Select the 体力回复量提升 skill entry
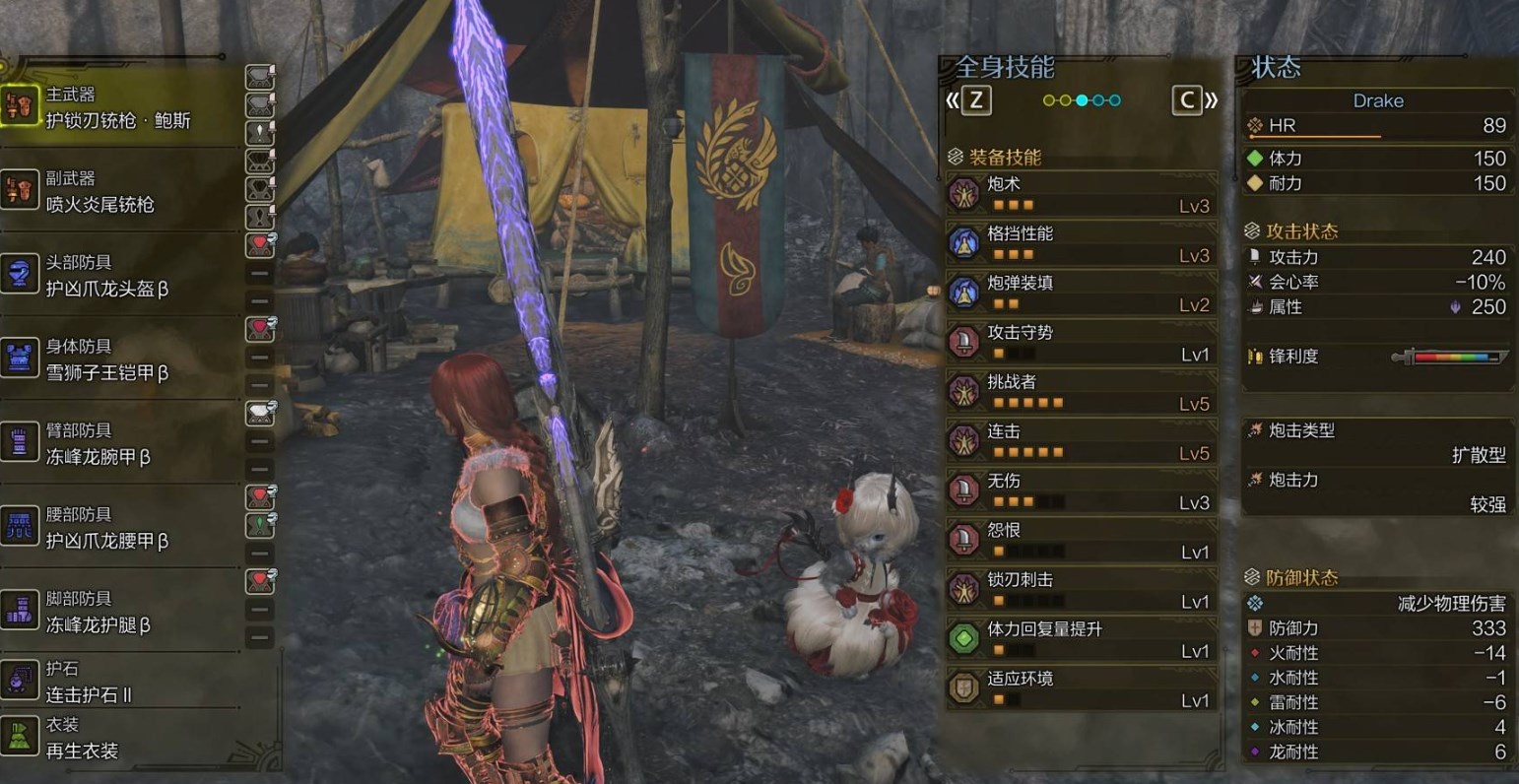1519x784 pixels. [x=1081, y=638]
